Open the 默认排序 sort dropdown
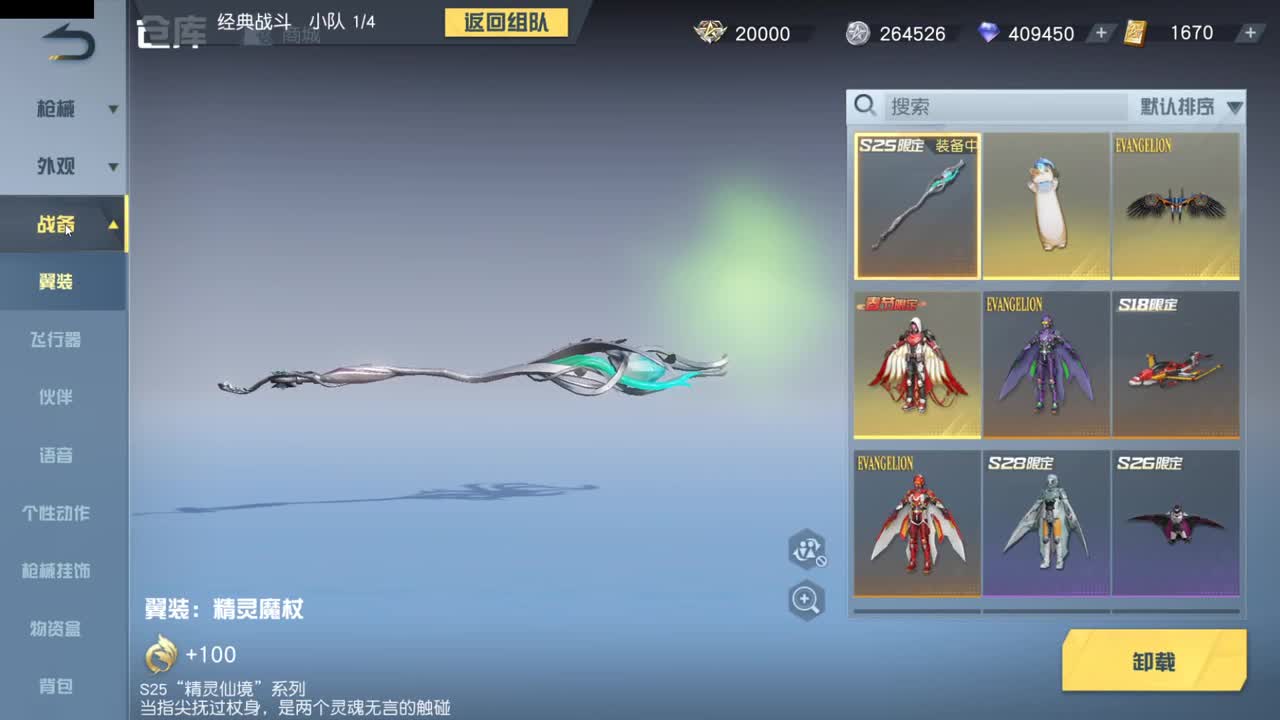 coord(1180,104)
